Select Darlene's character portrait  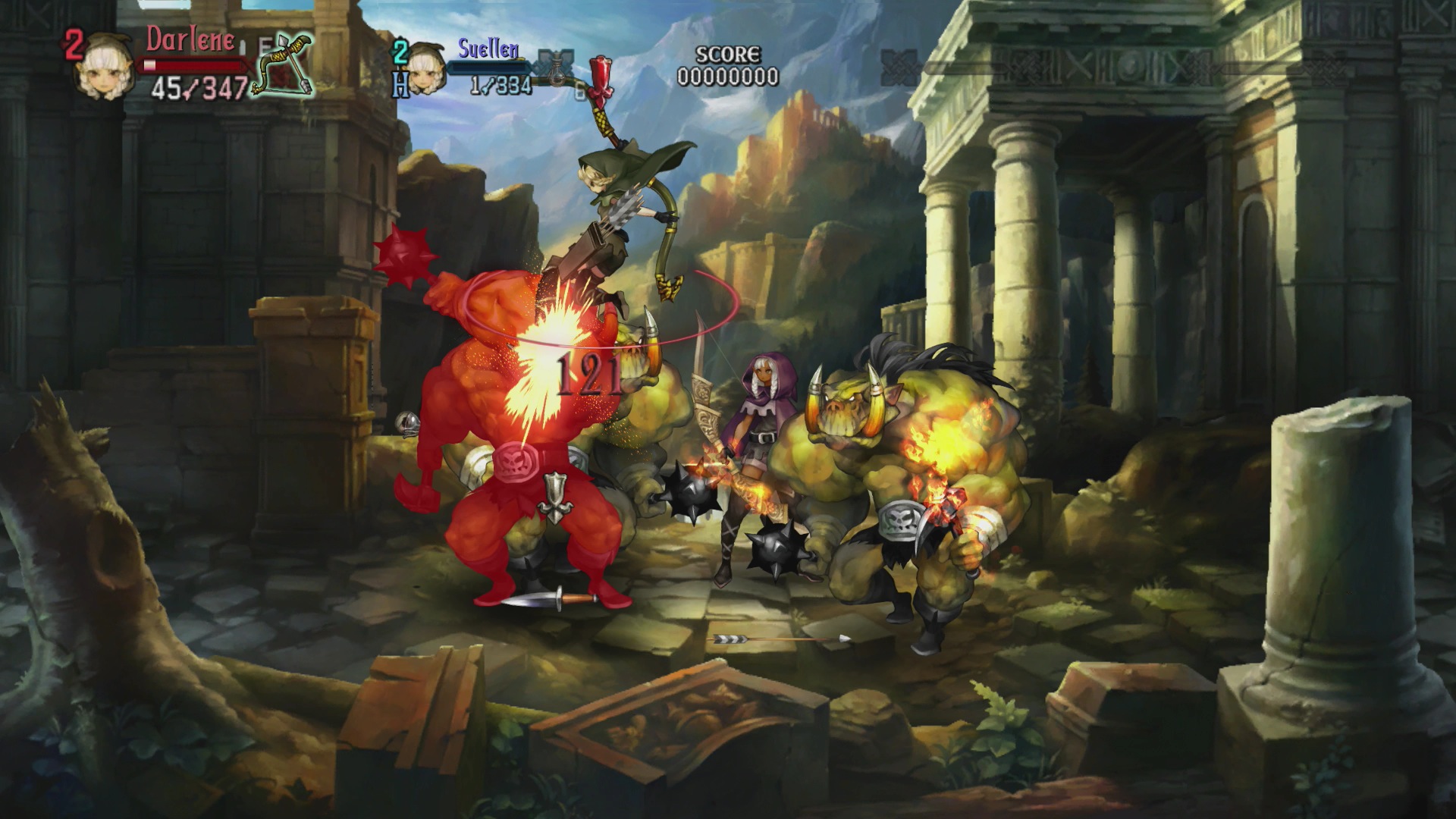(x=106, y=68)
